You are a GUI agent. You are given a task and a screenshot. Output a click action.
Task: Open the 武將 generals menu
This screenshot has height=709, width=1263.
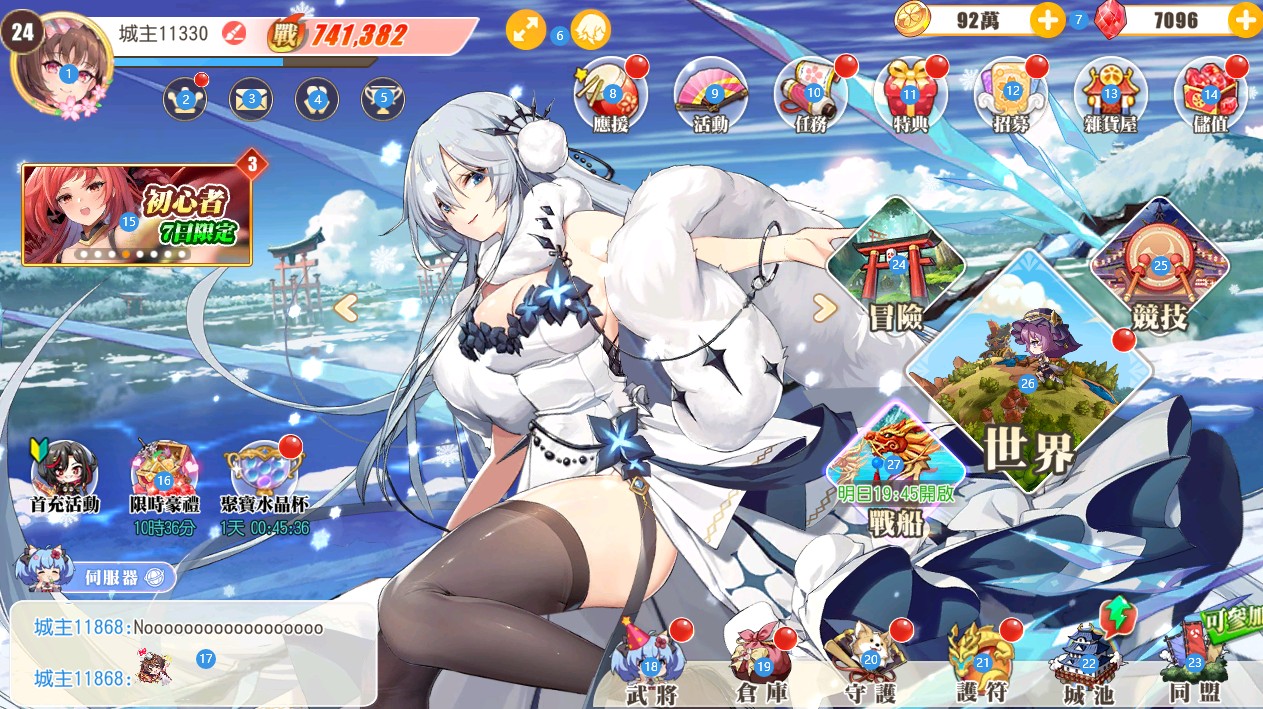[651, 665]
